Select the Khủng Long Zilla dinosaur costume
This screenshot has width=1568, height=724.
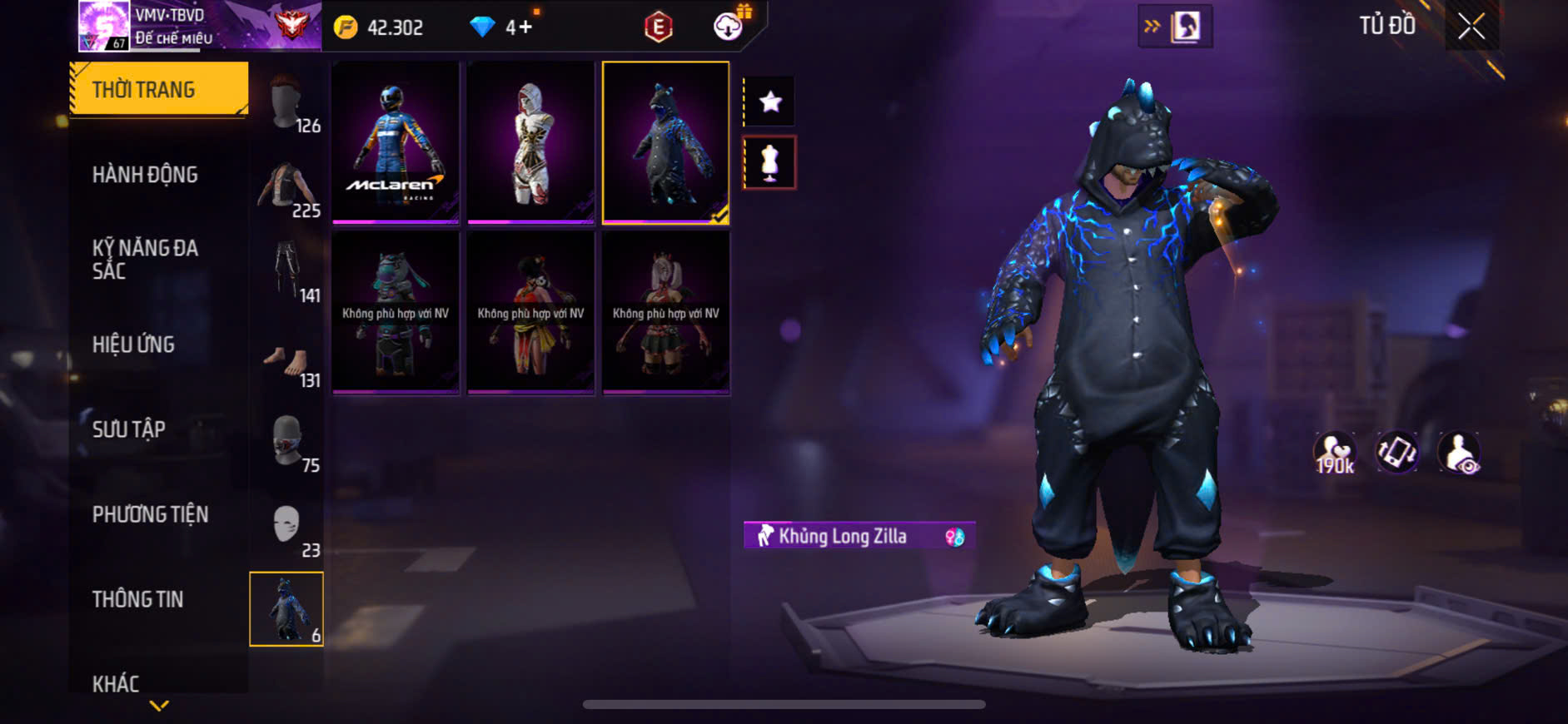665,141
